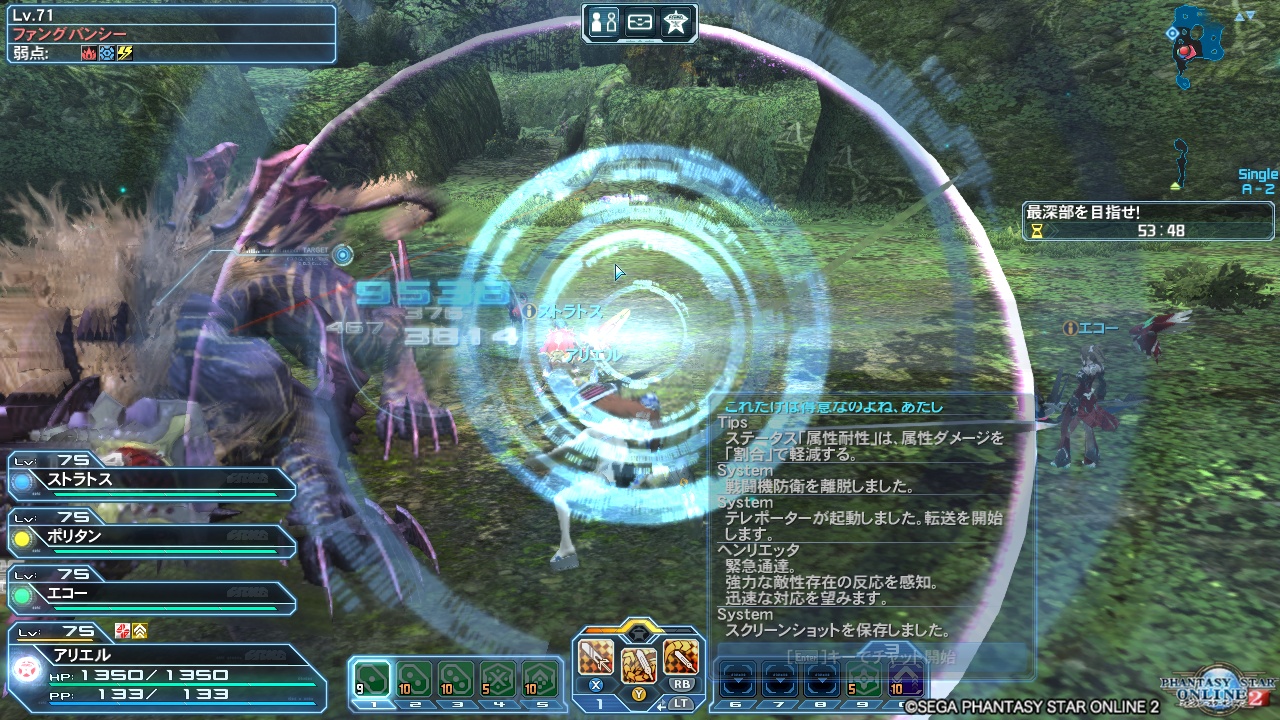Expand empty subpalette slot 6 dropdown
This screenshot has width=1280, height=720.
click(x=738, y=679)
